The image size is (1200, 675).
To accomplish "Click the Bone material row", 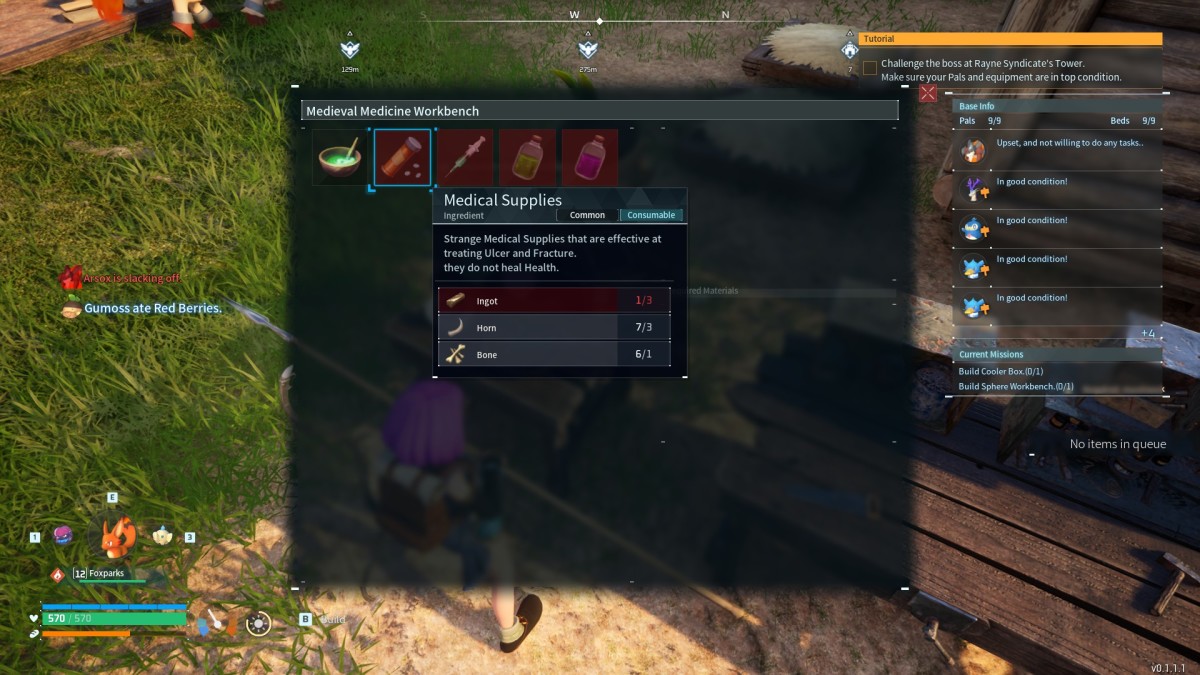I will tap(554, 354).
